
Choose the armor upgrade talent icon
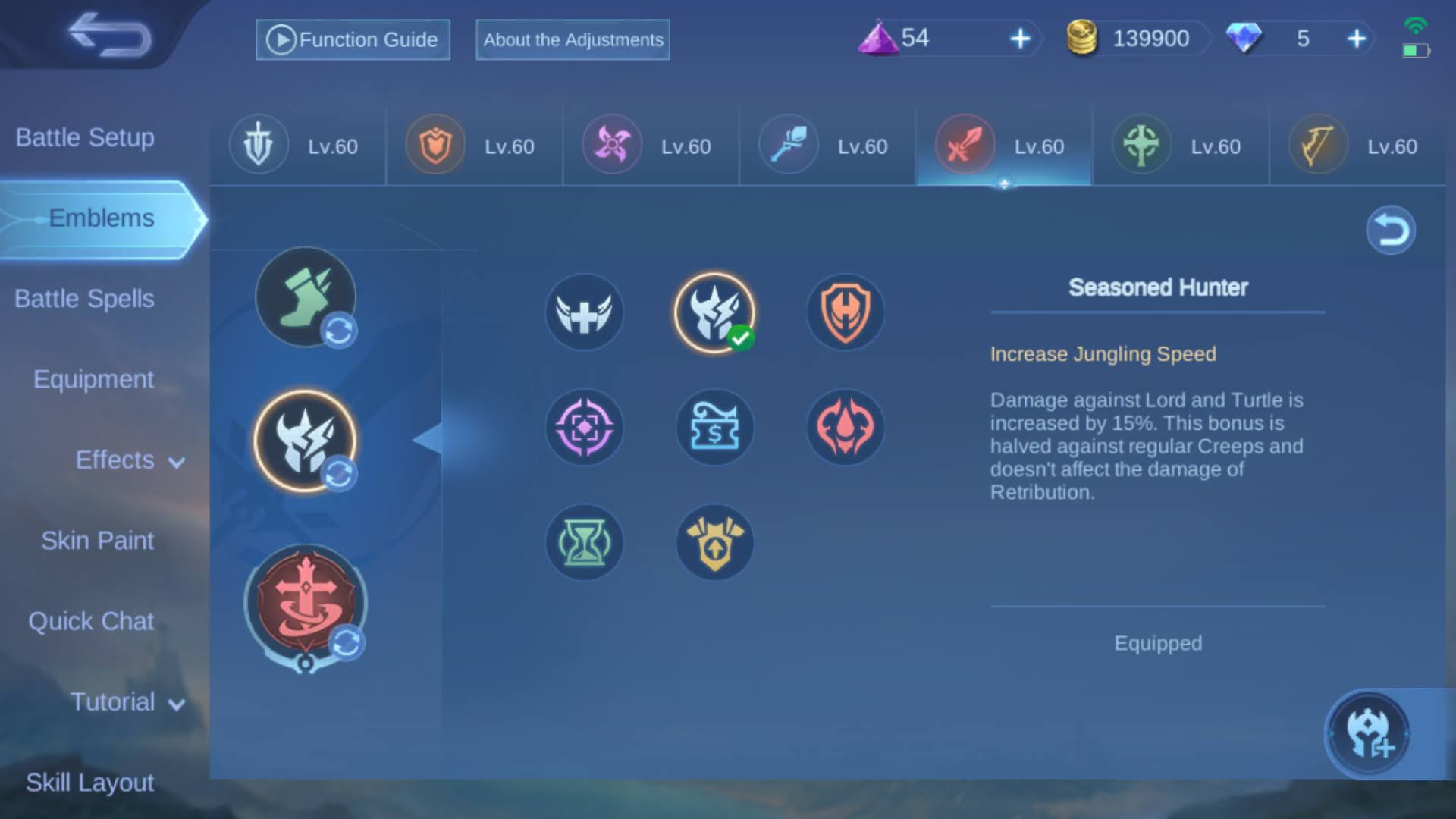click(x=714, y=543)
